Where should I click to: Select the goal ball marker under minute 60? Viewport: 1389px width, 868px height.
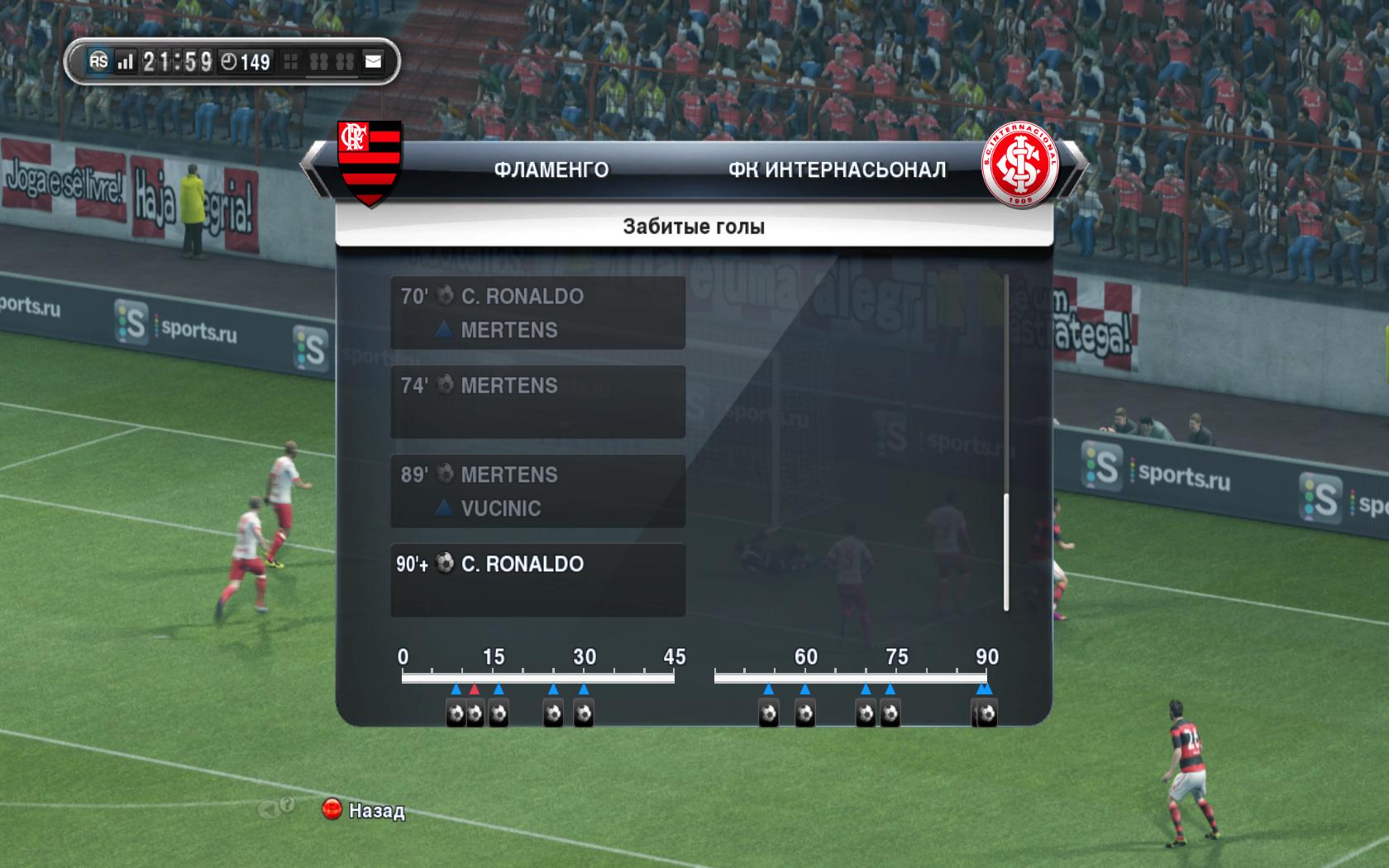804,713
